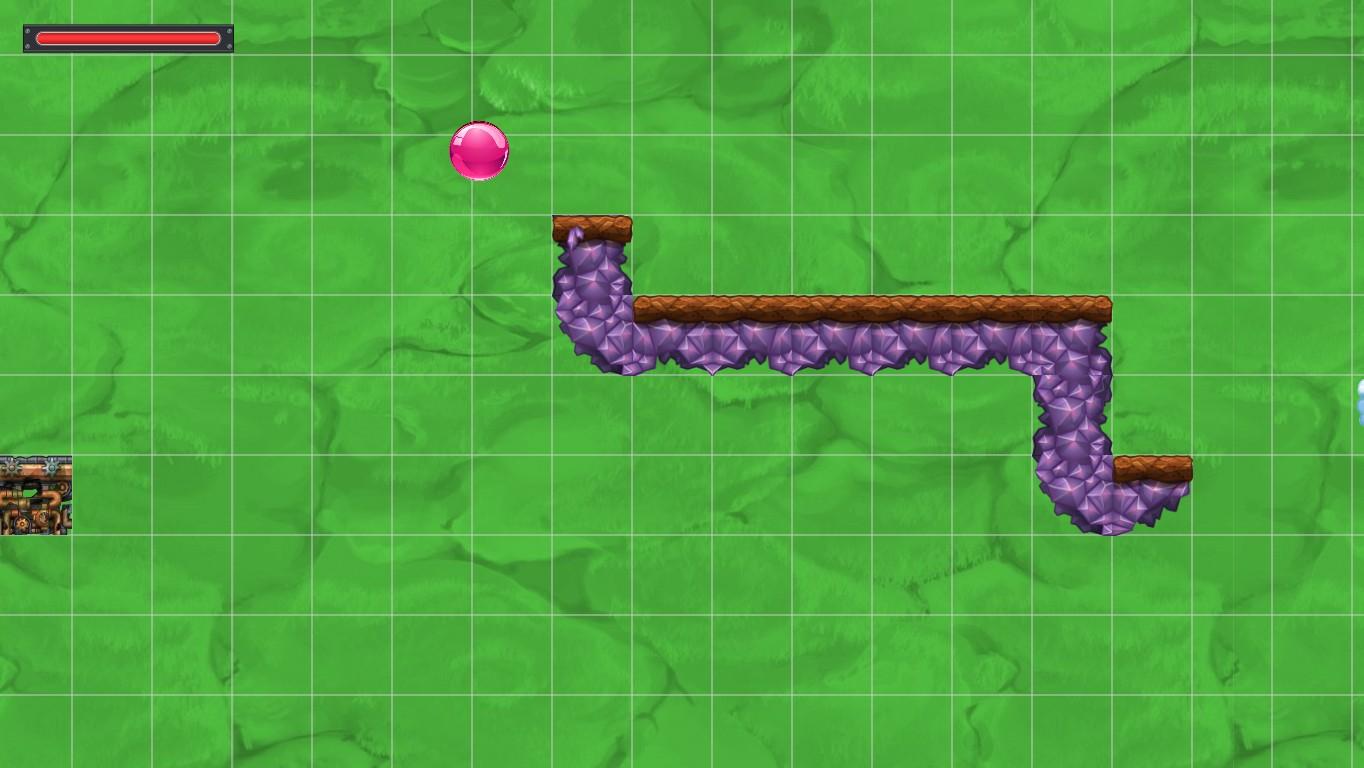Click the red fill of the health bar
Image resolution: width=1364 pixels, height=768 pixels.
(128, 38)
